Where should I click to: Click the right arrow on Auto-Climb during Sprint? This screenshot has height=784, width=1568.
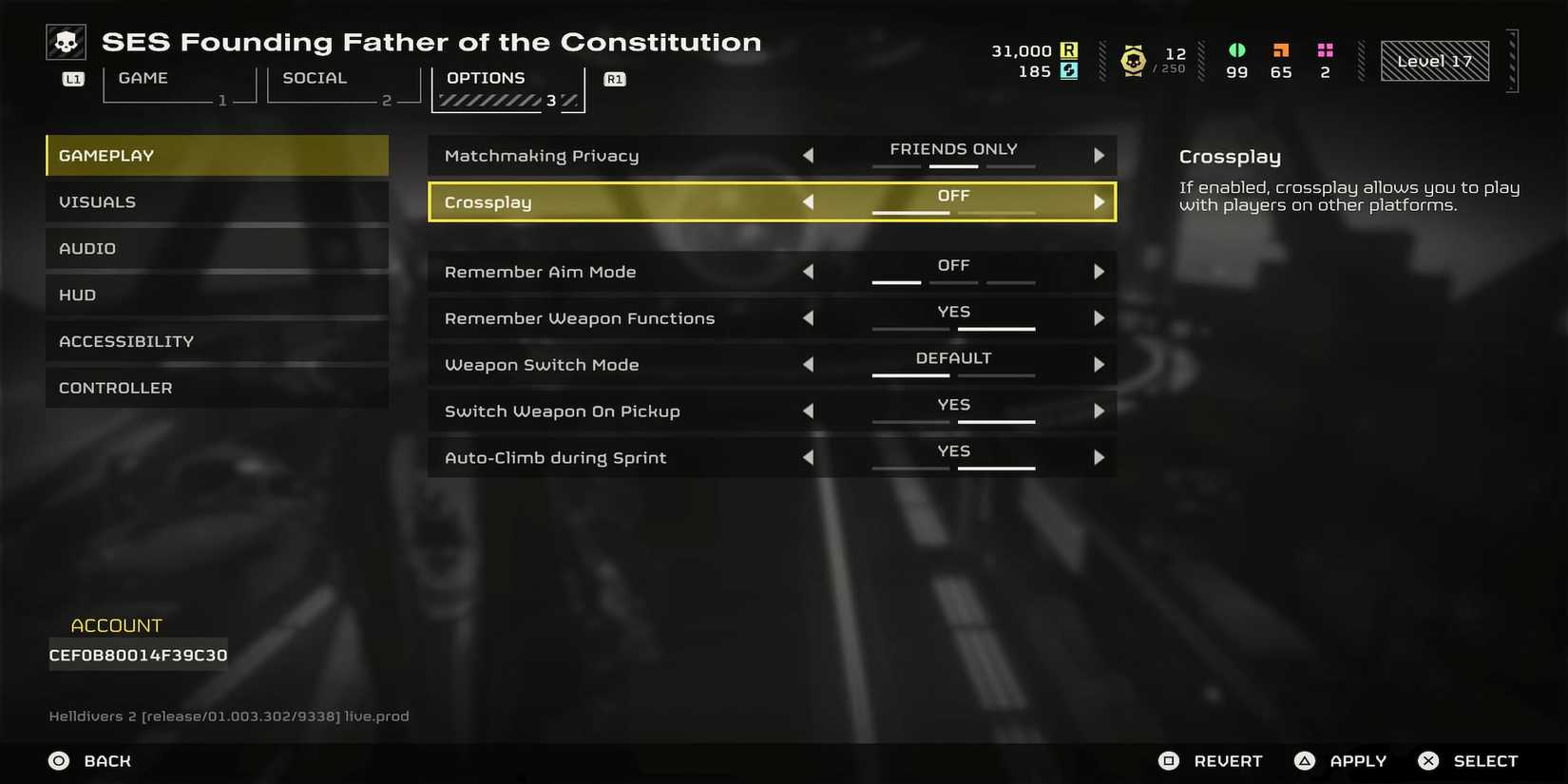pyautogui.click(x=1100, y=457)
